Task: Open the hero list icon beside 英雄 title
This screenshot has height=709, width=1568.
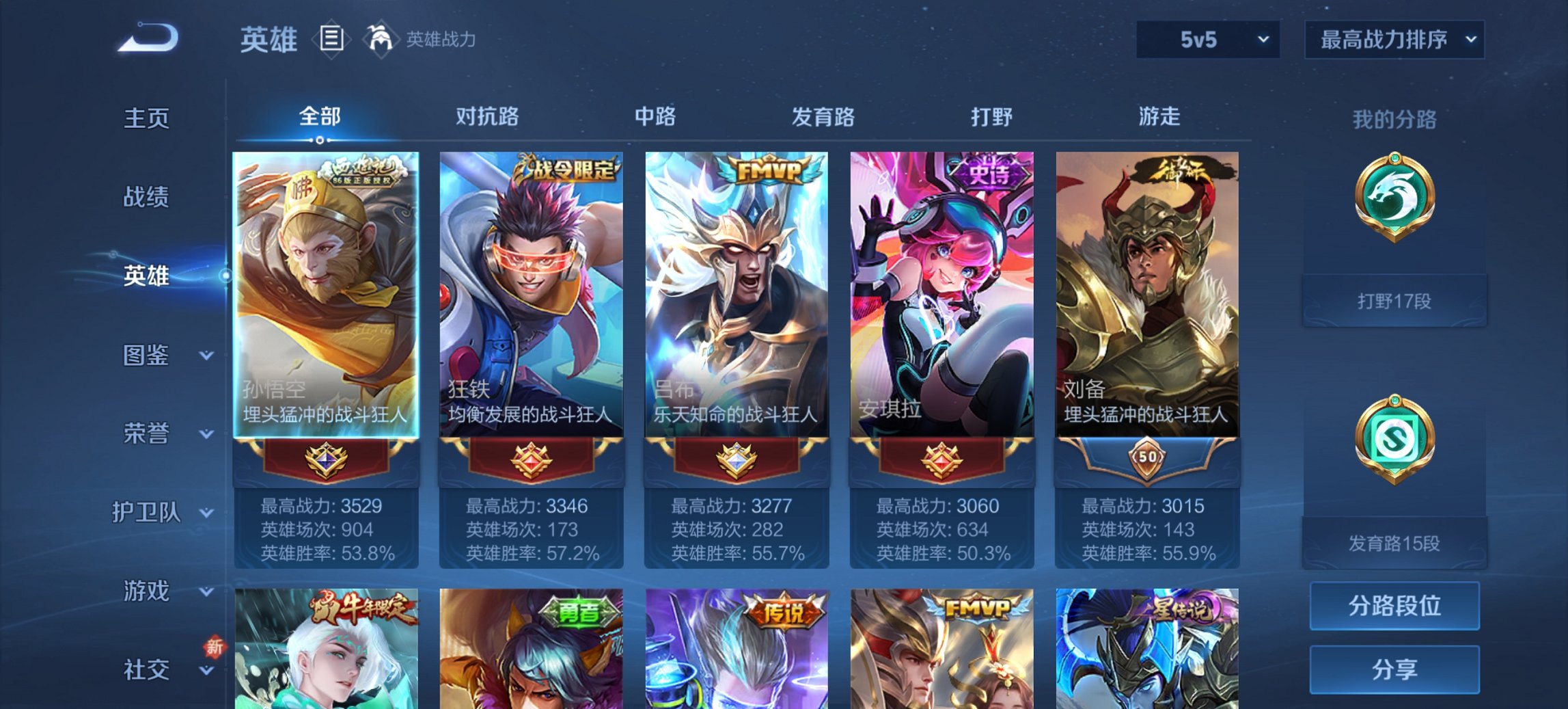Action: pos(331,40)
